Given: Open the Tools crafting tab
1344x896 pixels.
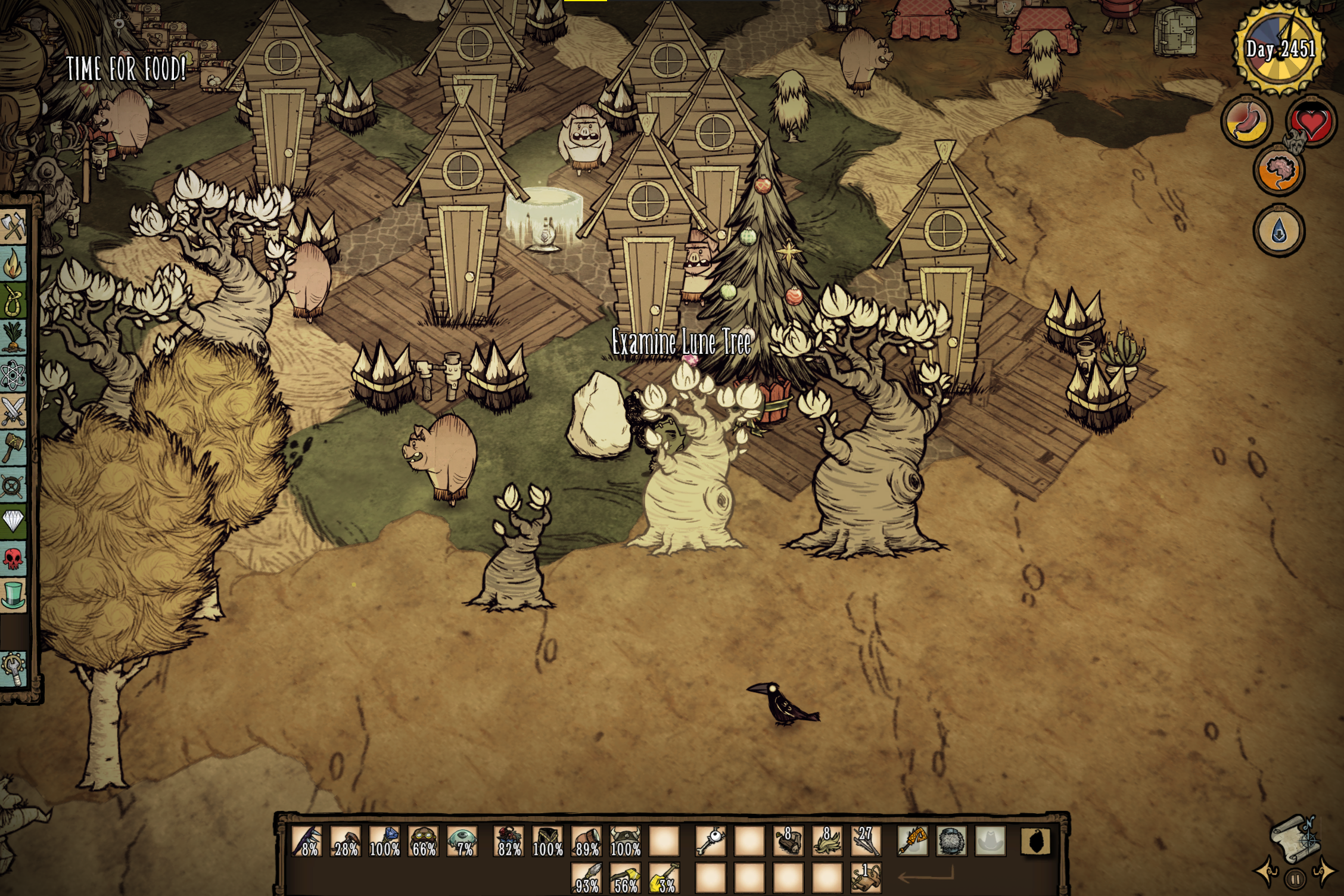Looking at the screenshot, I should (x=13, y=226).
